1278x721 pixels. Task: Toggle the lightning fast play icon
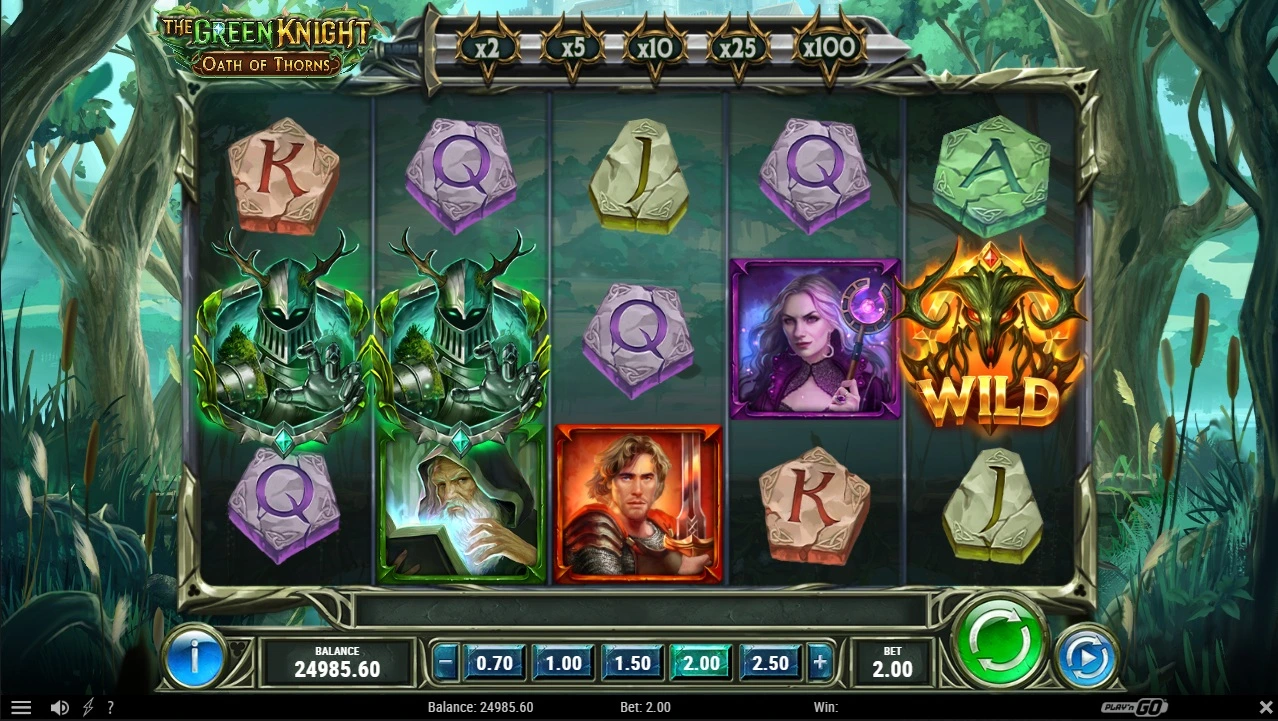coord(88,708)
